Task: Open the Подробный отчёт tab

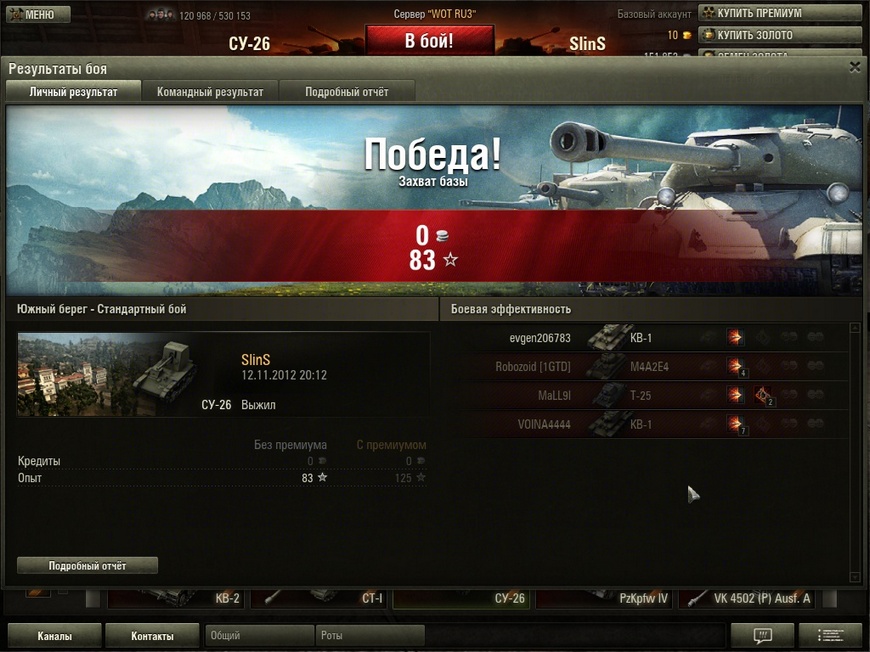Action: click(346, 92)
